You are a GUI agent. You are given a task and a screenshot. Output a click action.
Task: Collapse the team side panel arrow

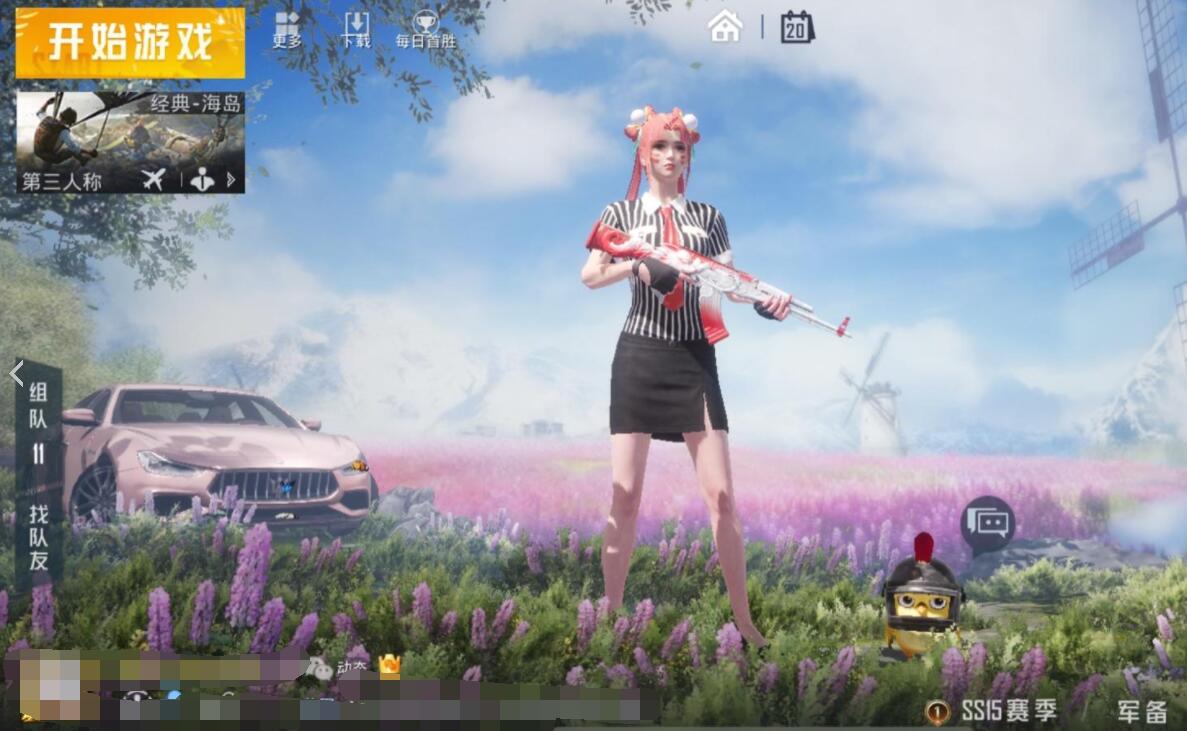pos(16,374)
